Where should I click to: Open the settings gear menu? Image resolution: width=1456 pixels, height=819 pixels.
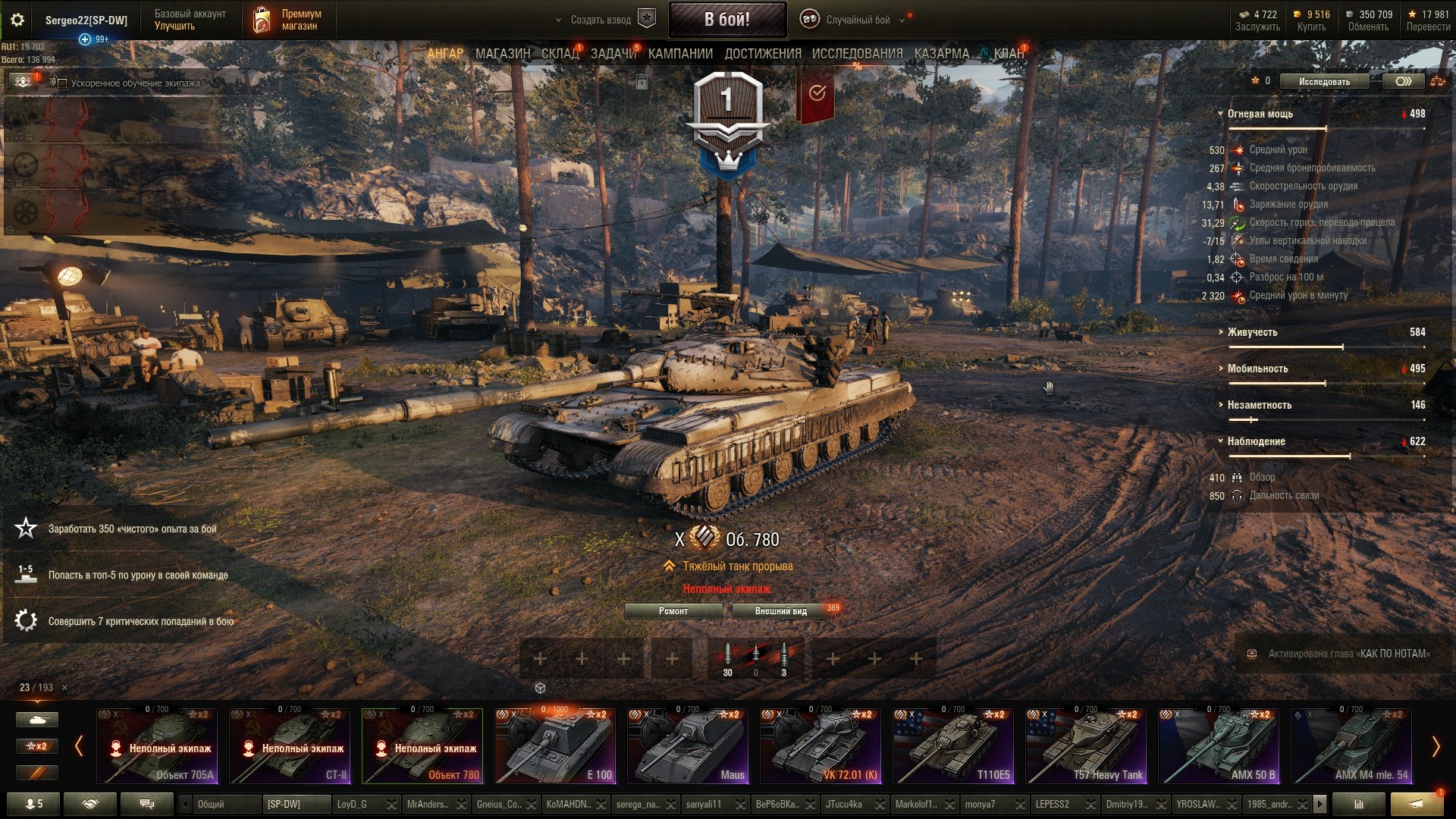[17, 20]
